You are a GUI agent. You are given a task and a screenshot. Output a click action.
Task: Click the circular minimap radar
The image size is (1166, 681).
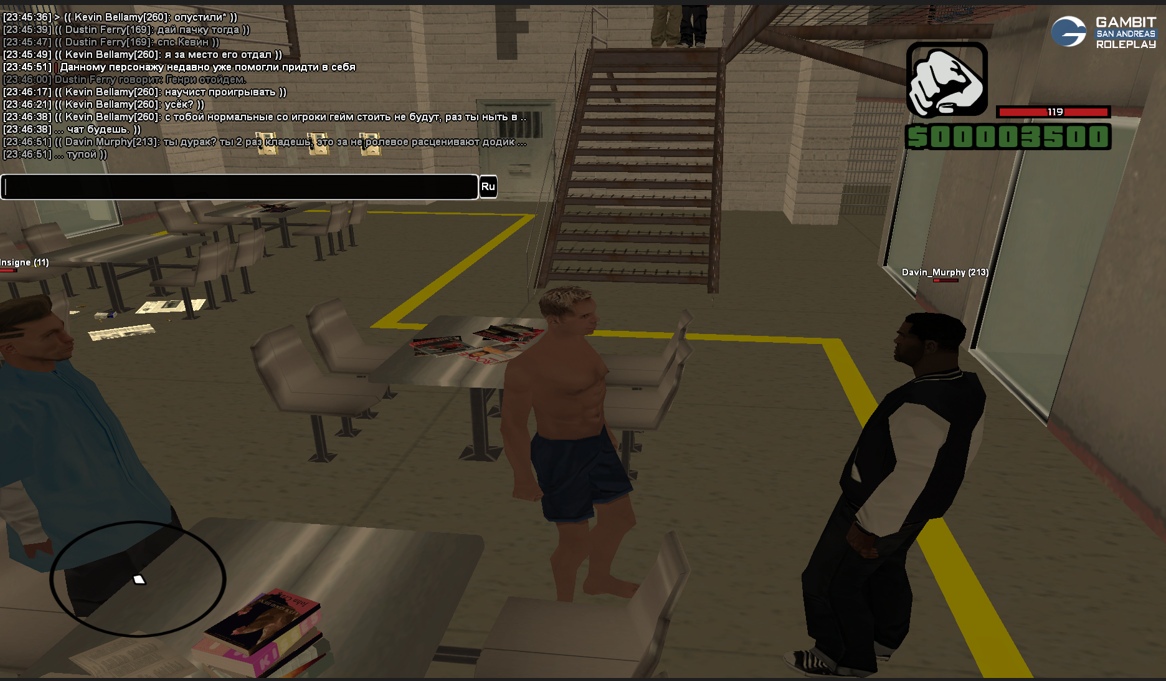click(x=138, y=578)
